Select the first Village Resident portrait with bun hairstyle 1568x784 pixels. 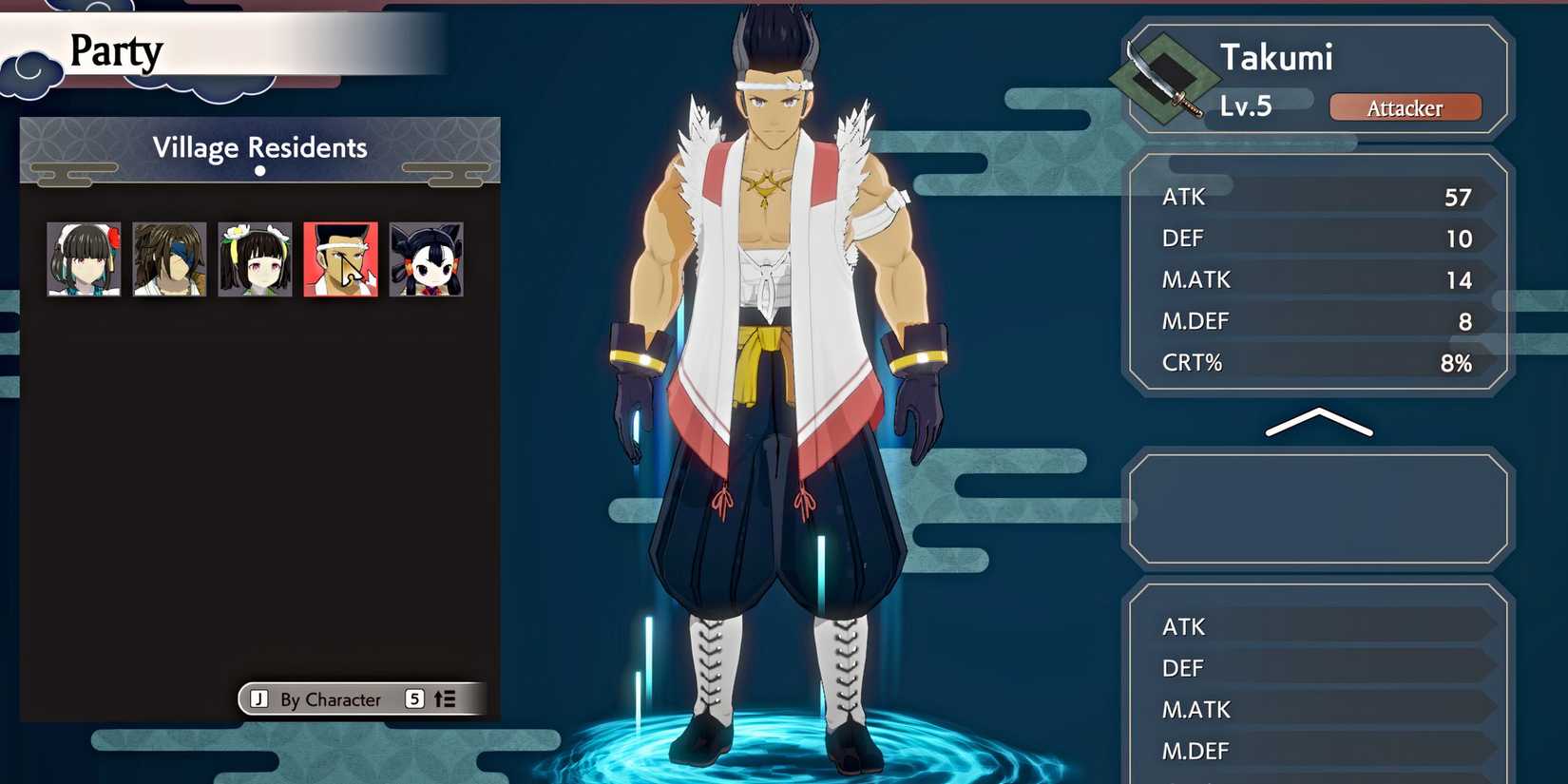point(84,258)
